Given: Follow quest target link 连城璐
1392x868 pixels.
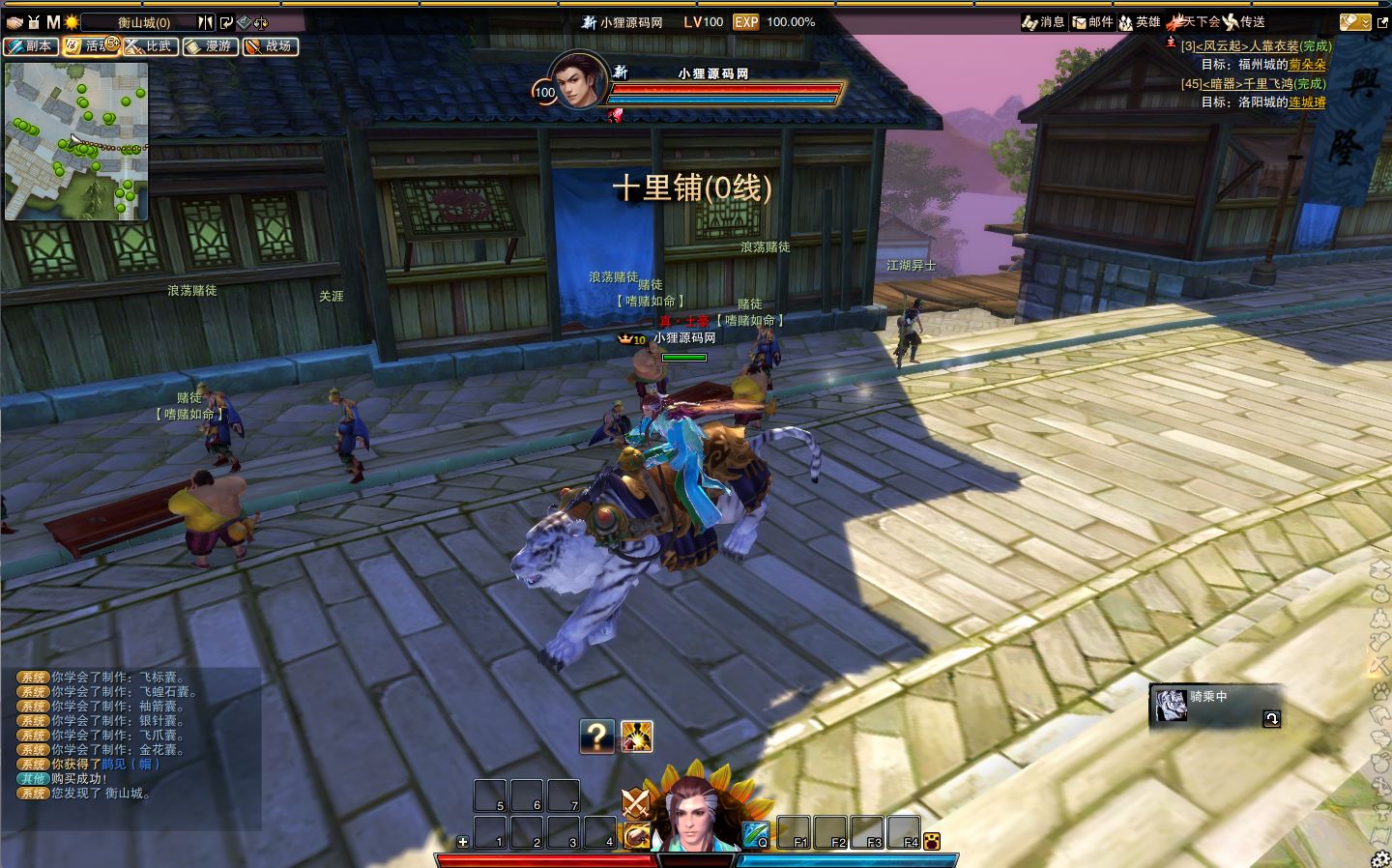Looking at the screenshot, I should coord(1307,102).
